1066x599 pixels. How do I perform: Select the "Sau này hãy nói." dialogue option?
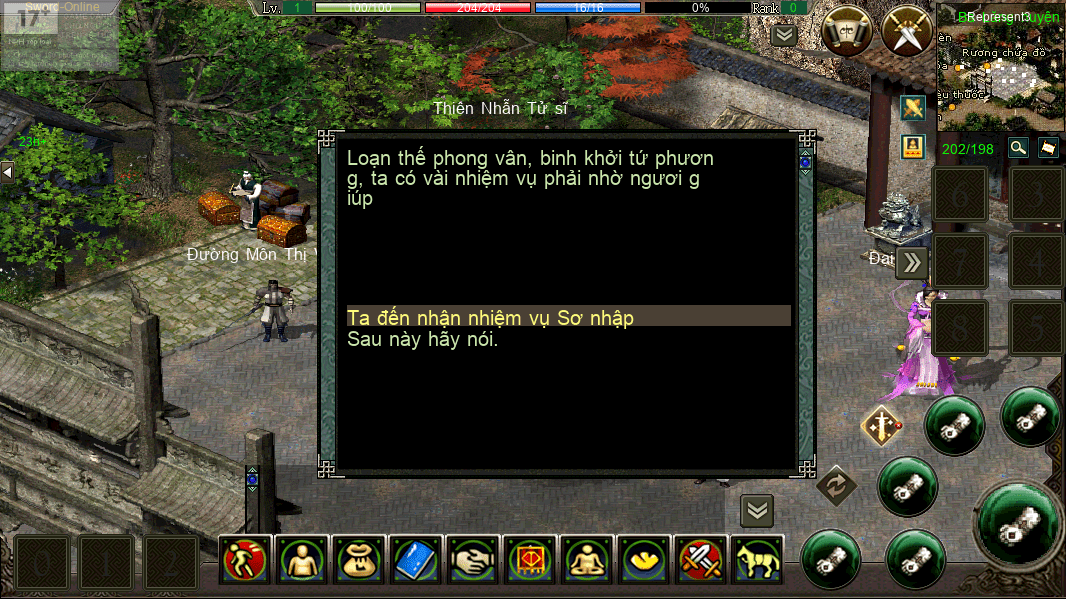[x=422, y=339]
